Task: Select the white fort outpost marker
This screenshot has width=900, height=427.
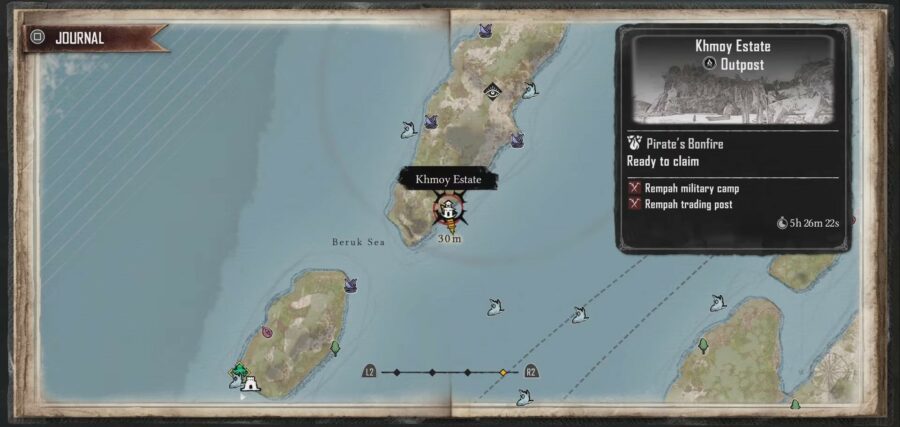Action: 249,381
